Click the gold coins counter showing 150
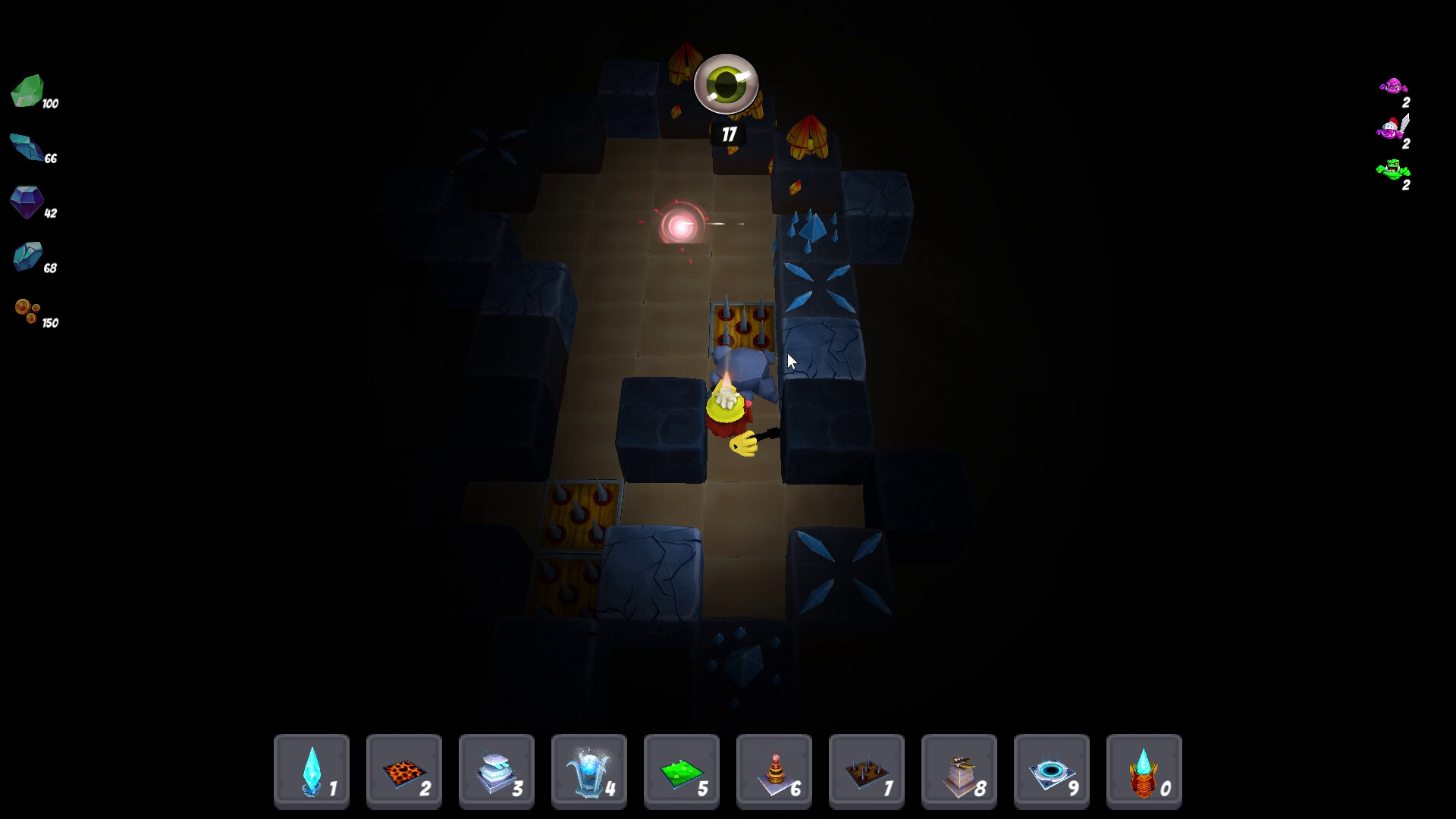1456x819 pixels. coord(27,312)
